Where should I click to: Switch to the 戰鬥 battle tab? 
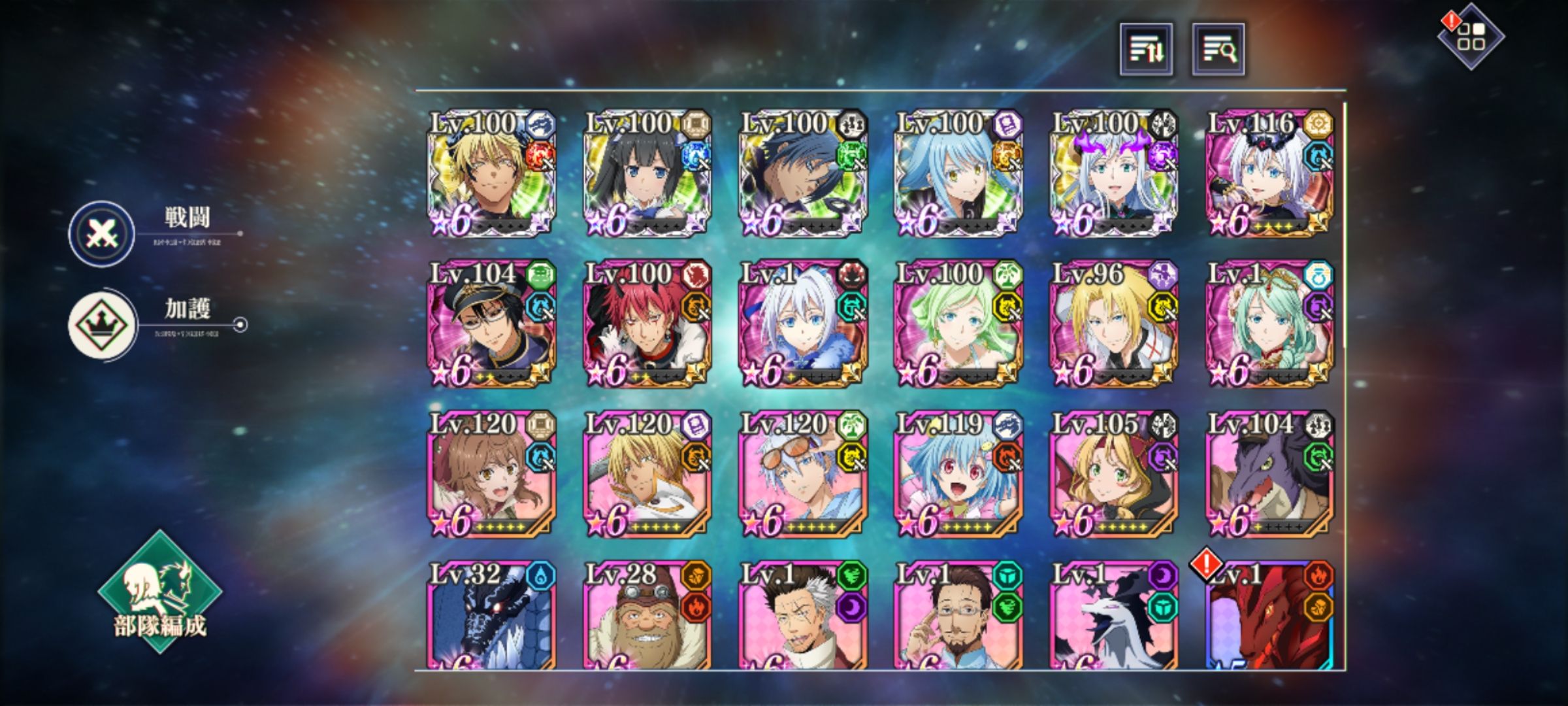tap(103, 233)
